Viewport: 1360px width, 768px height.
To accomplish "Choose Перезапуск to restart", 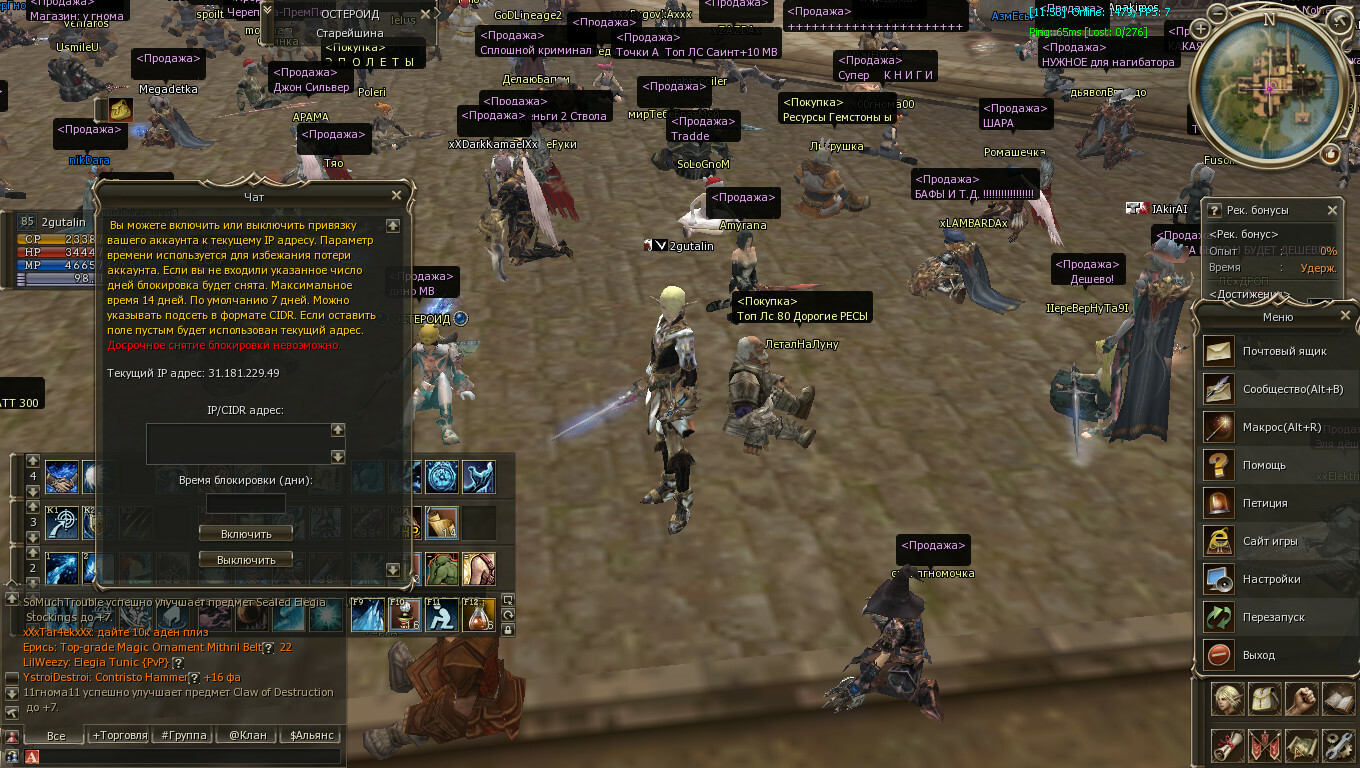I will pos(1273,618).
